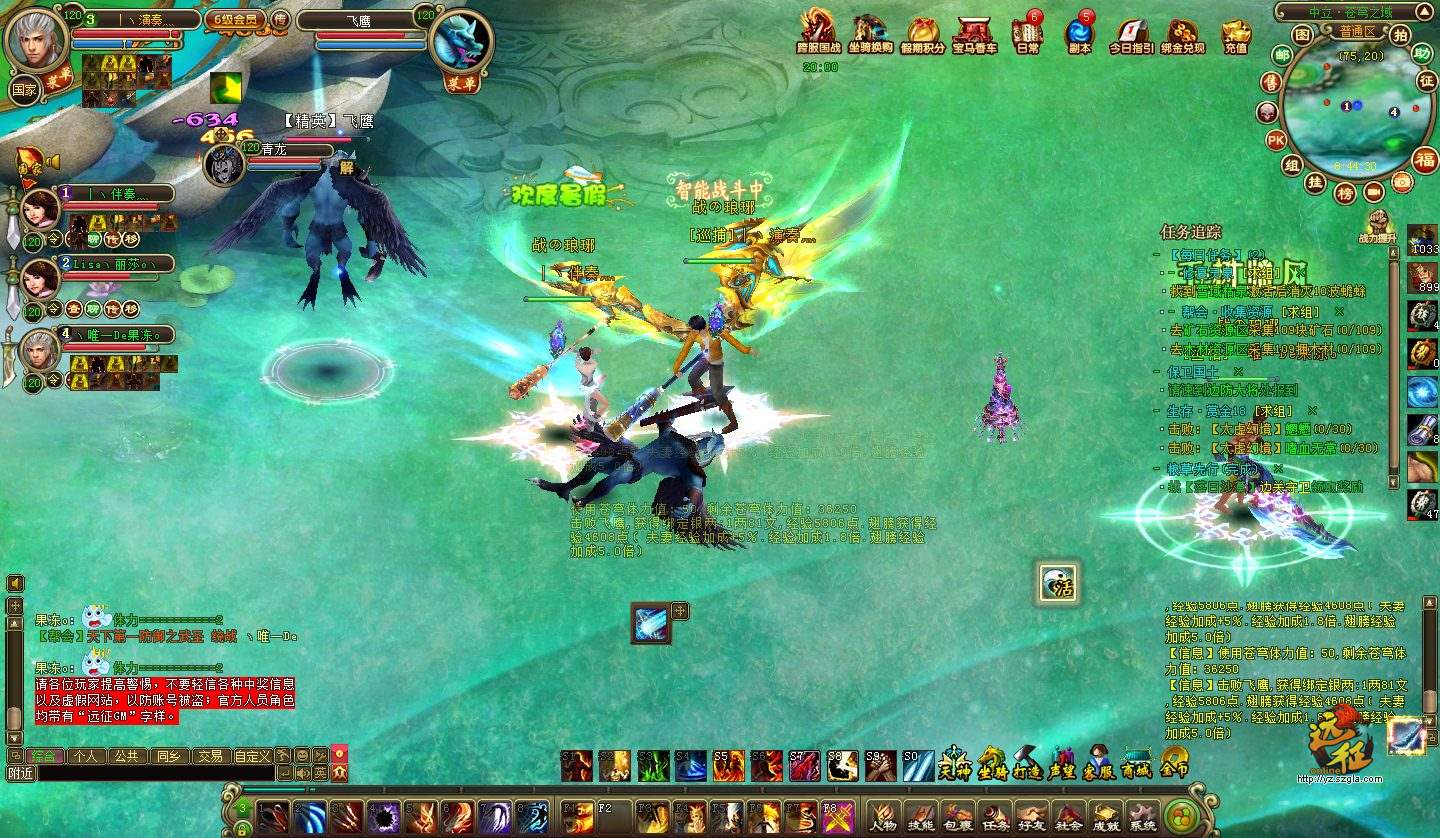Open 今日指引 daily guide
The width and height of the screenshot is (1440, 838).
coord(1130,33)
